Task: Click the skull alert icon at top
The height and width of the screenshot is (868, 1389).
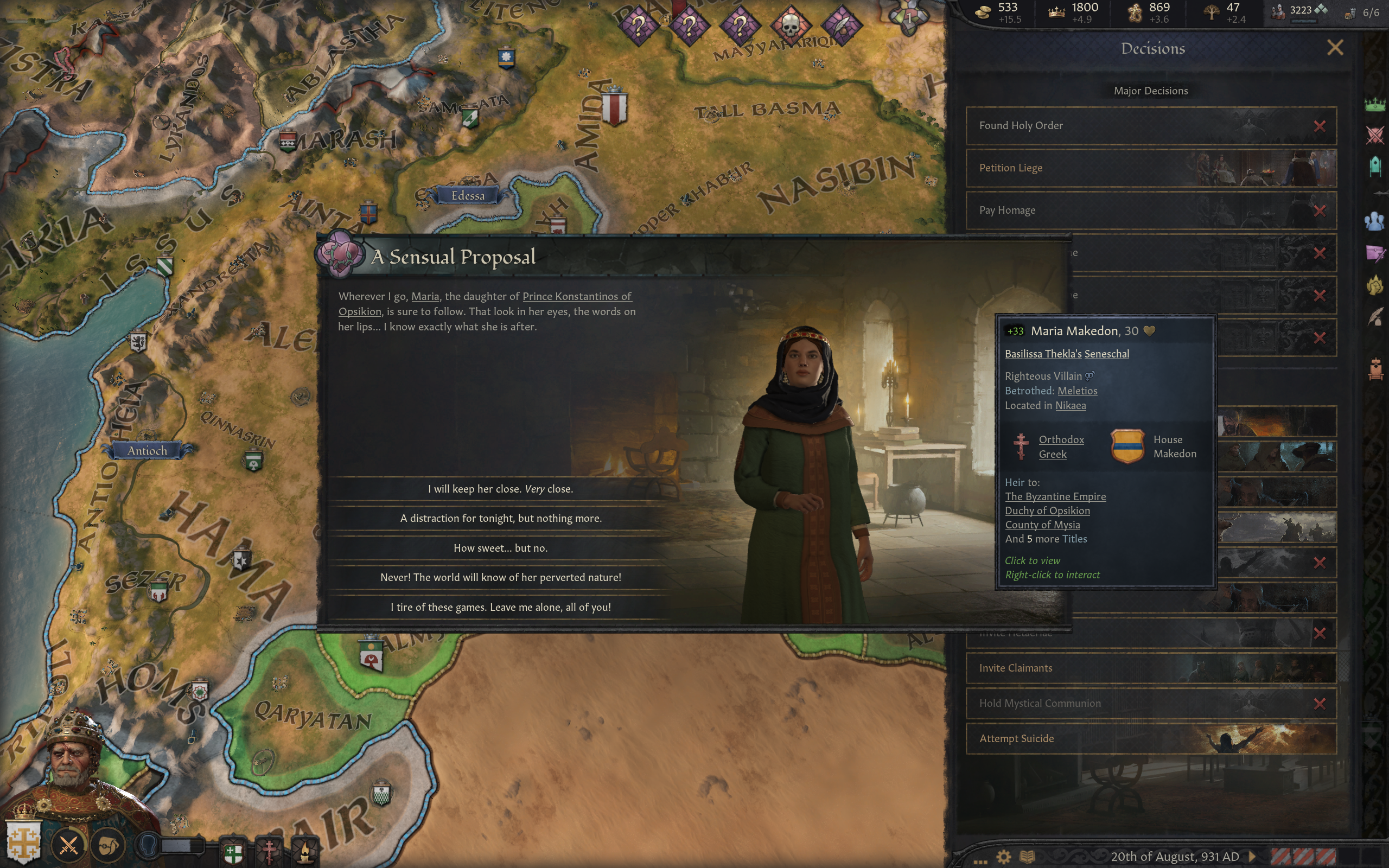Action: tap(791, 25)
